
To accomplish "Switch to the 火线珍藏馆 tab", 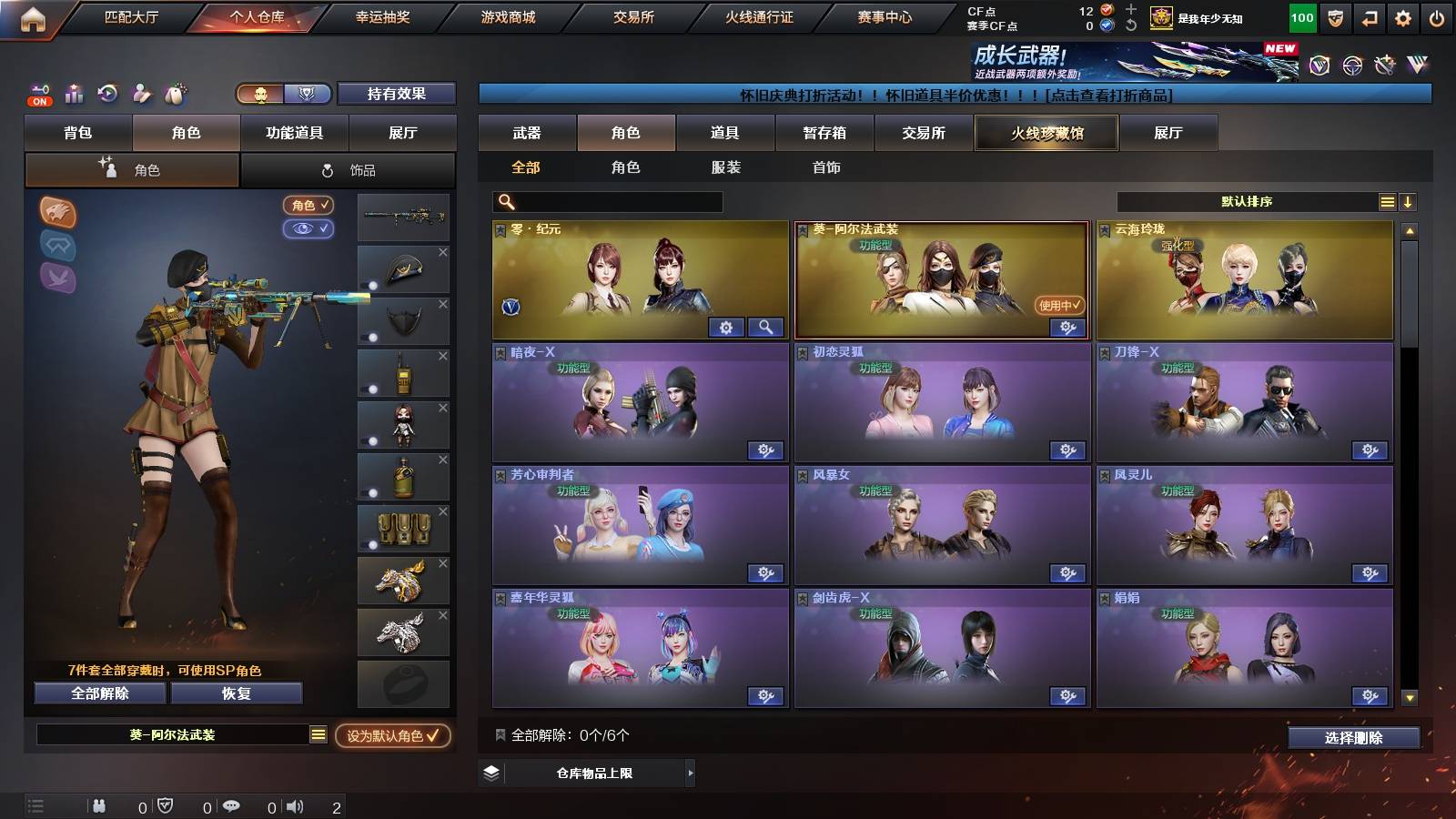I will [1046, 133].
